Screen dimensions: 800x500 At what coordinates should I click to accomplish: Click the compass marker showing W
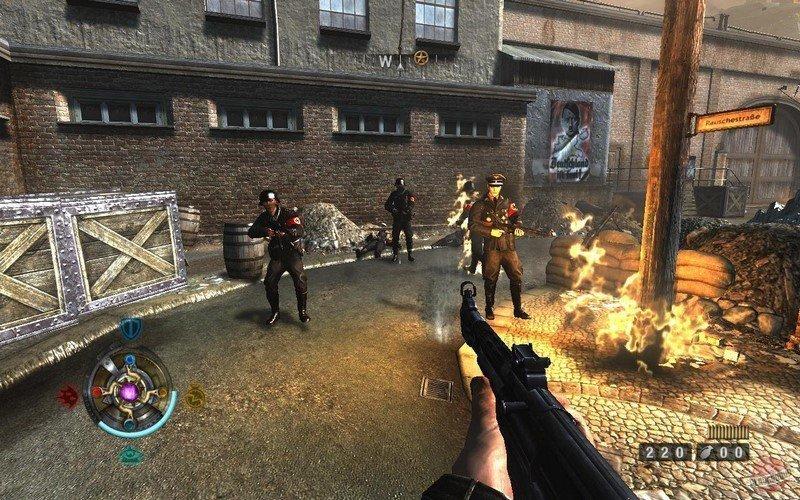[384, 60]
